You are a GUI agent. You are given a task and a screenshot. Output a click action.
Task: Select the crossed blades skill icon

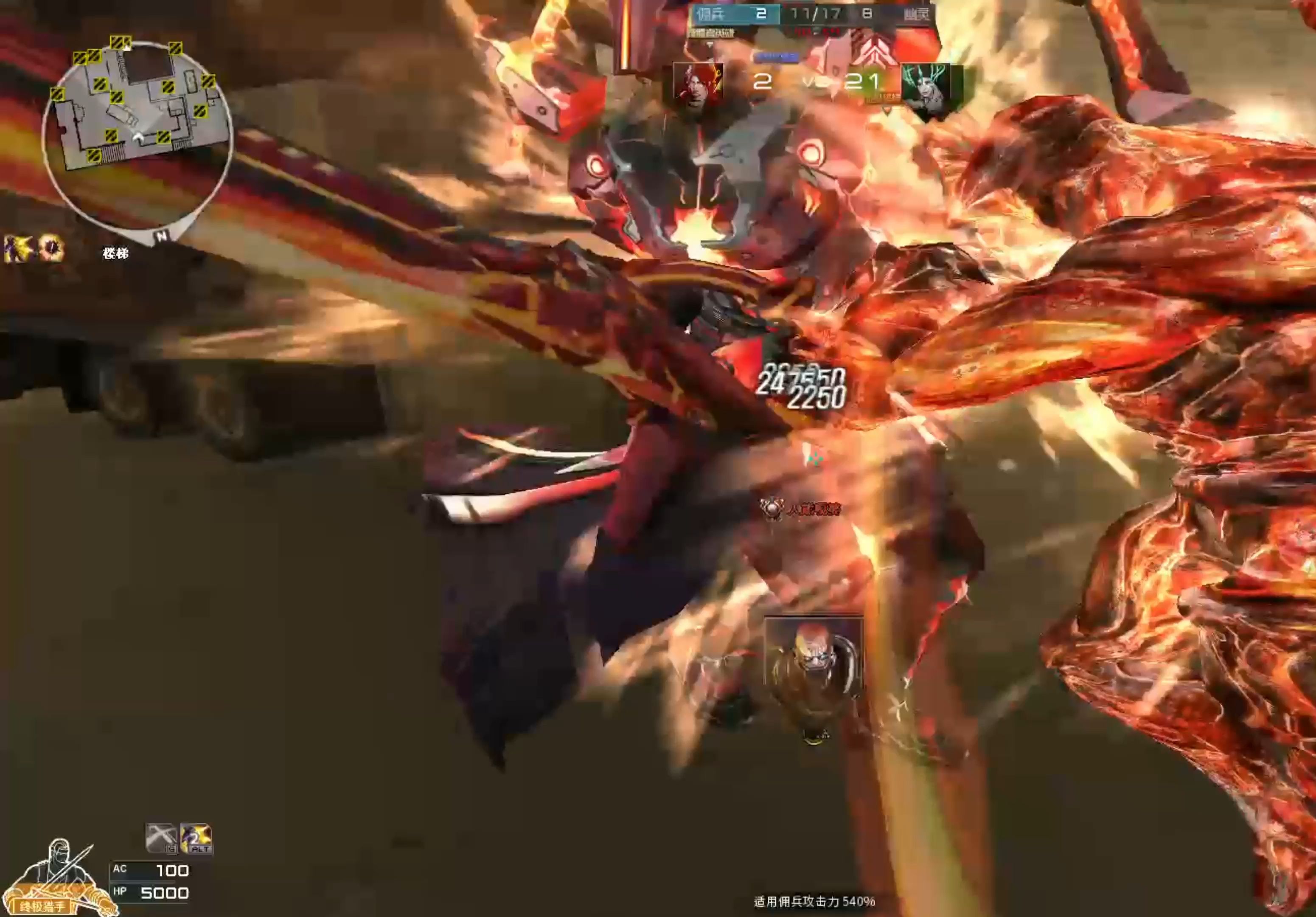click(x=161, y=838)
